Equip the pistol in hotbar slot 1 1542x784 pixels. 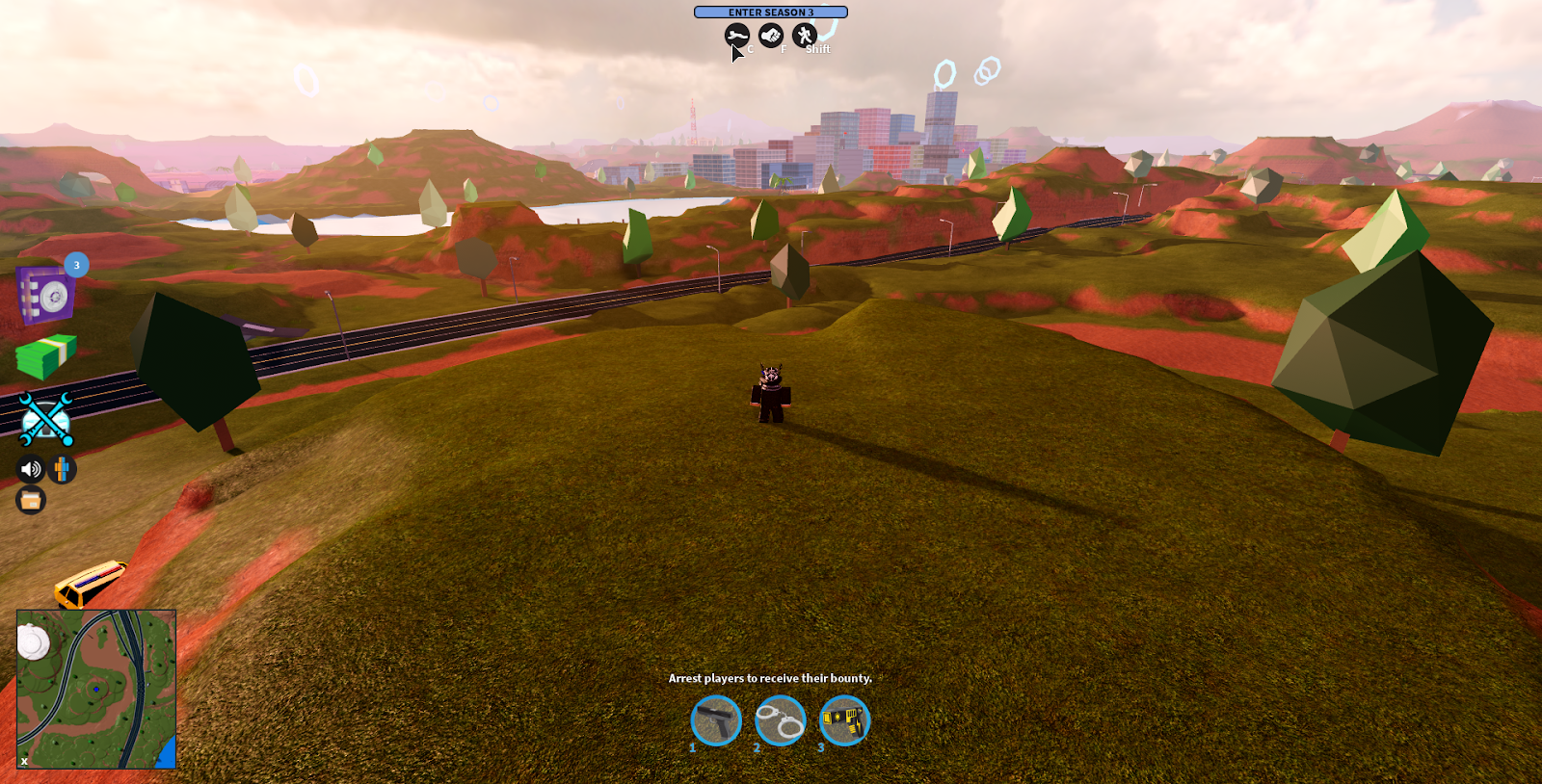pos(716,720)
